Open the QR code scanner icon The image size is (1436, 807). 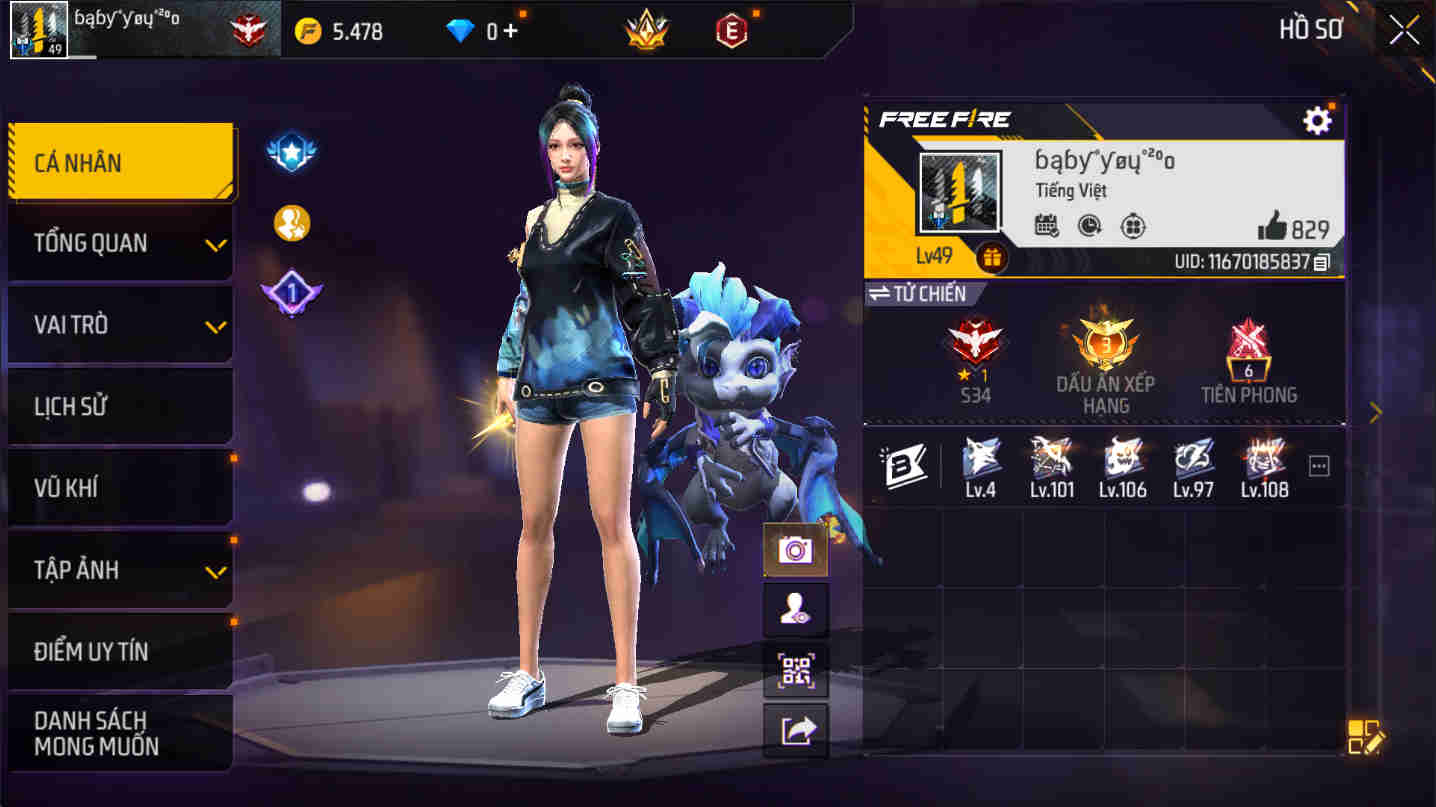pos(796,673)
